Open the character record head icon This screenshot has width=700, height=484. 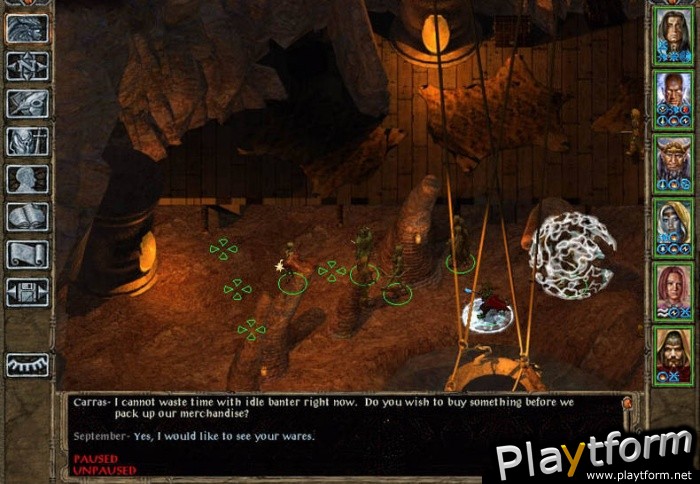[x=27, y=179]
